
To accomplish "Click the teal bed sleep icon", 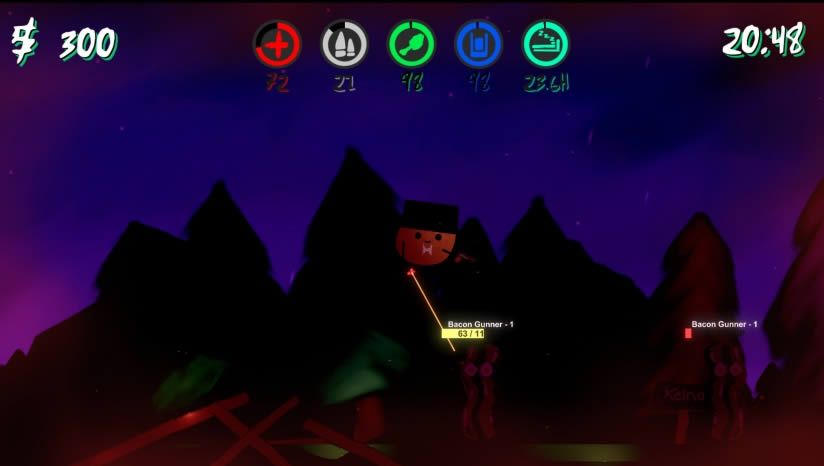I will pyautogui.click(x=547, y=45).
